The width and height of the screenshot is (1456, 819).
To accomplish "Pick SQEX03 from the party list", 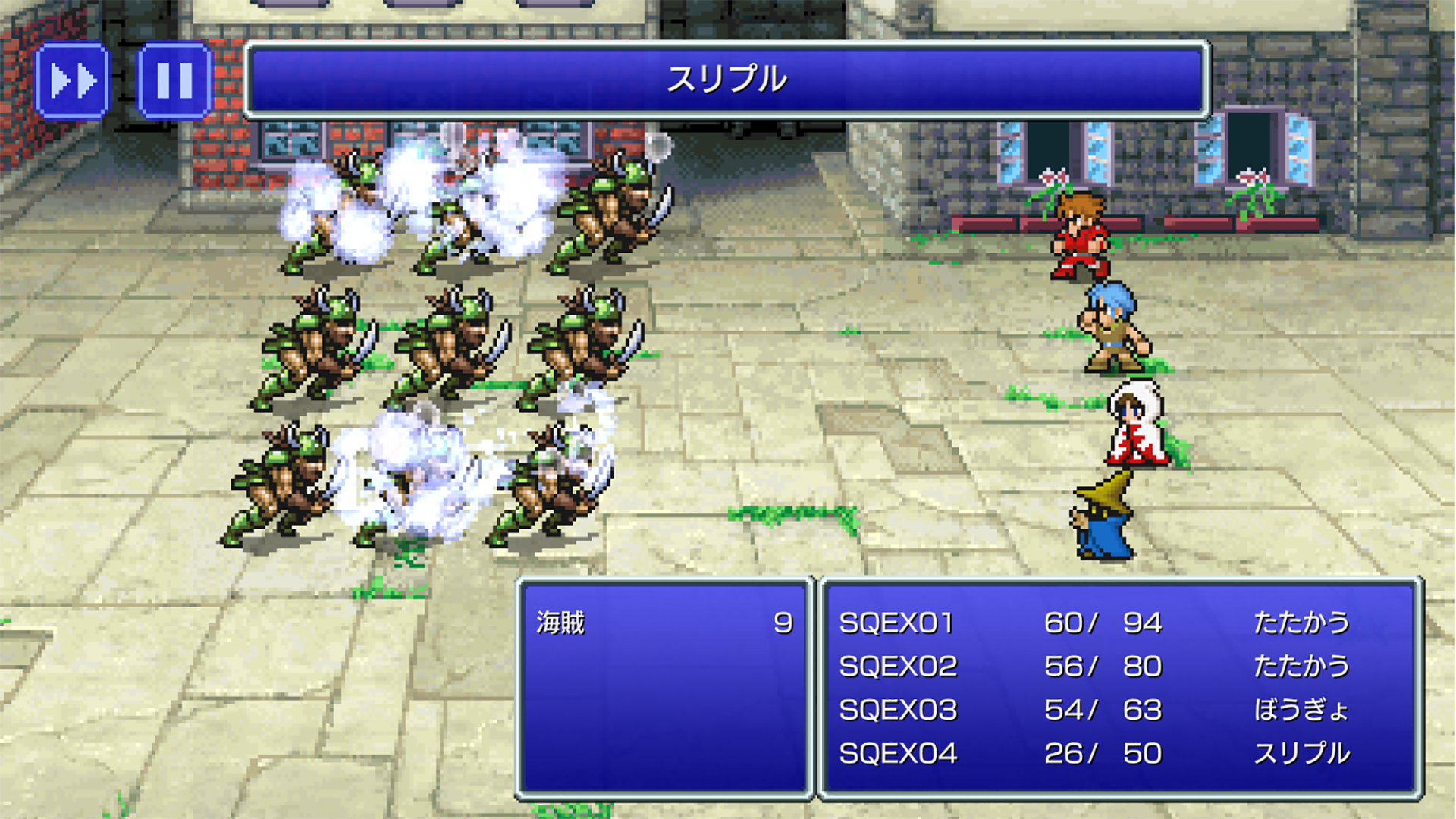I will pyautogui.click(x=898, y=711).
